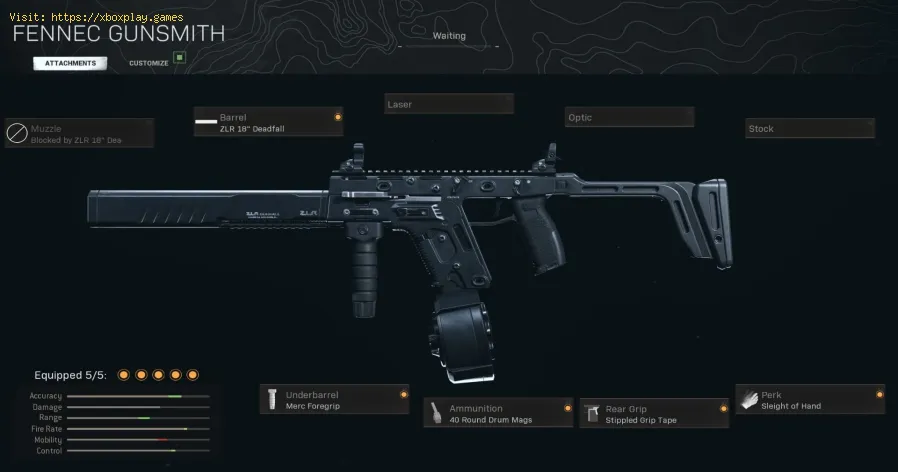Open the Underbarrel slot with Merc Foregrip
The height and width of the screenshot is (472, 898).
pyautogui.click(x=334, y=399)
